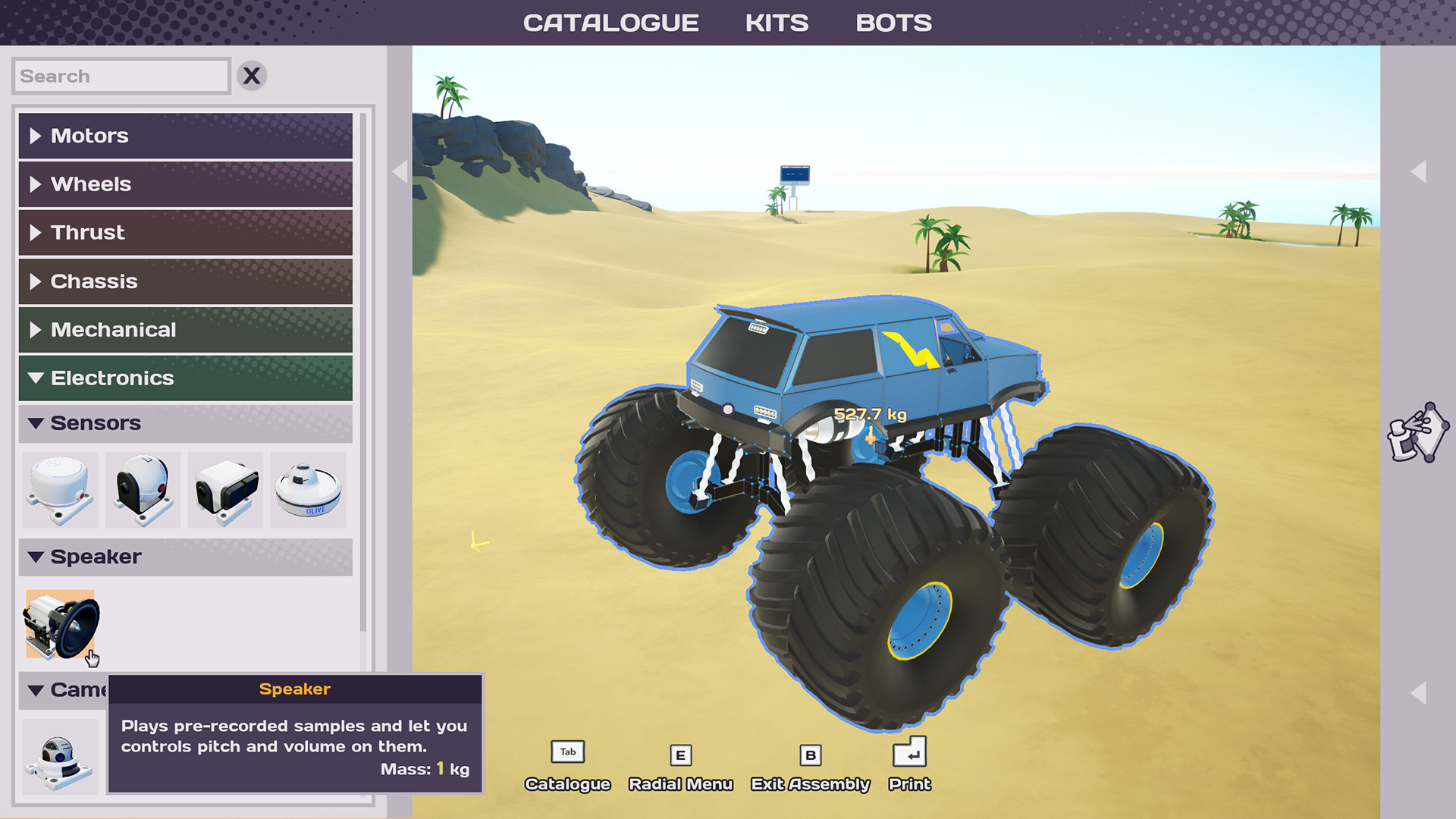The height and width of the screenshot is (819, 1456).
Task: Select the camera part under the Camera section
Action: pyautogui.click(x=60, y=756)
